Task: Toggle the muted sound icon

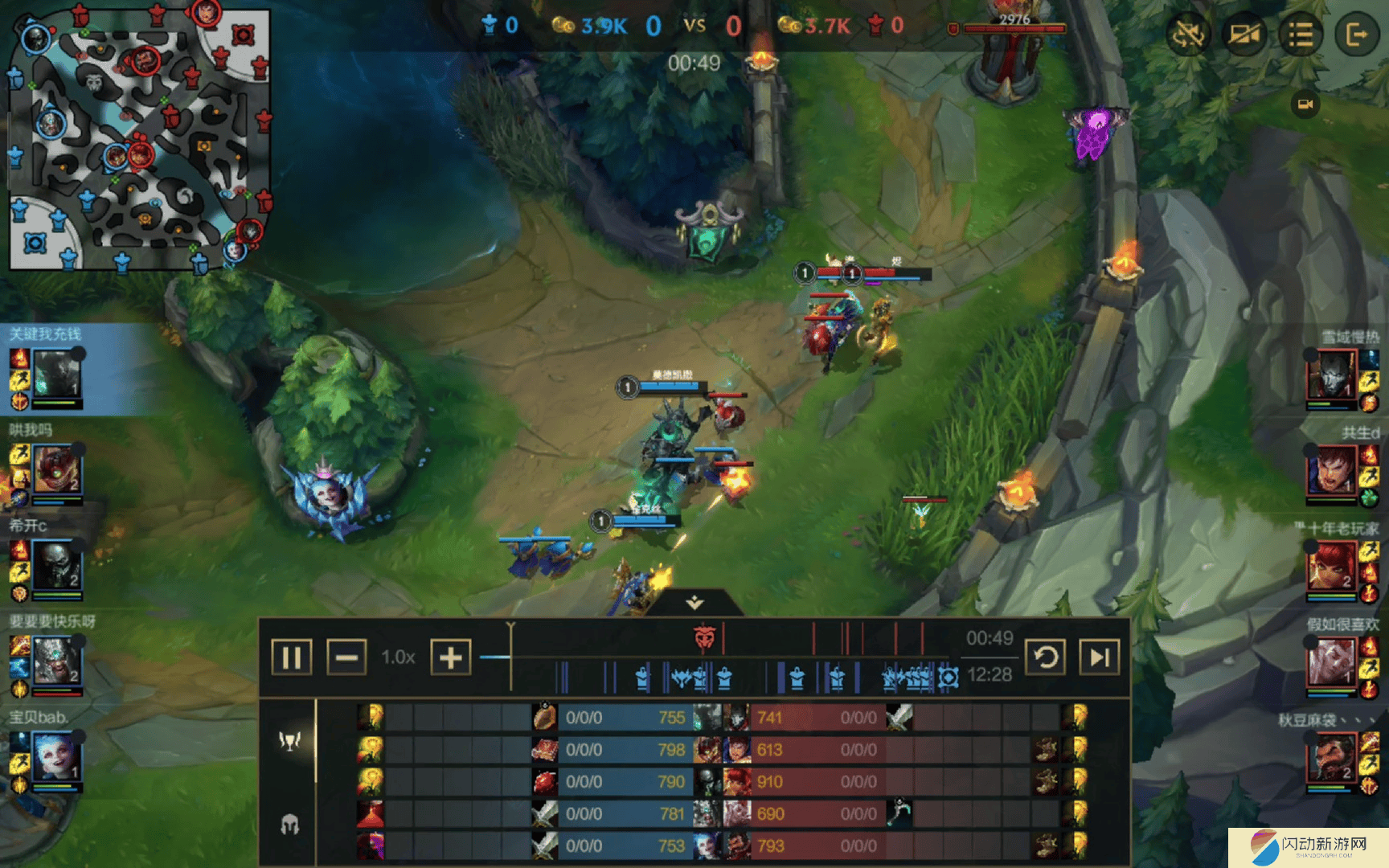Action: pyautogui.click(x=1188, y=35)
